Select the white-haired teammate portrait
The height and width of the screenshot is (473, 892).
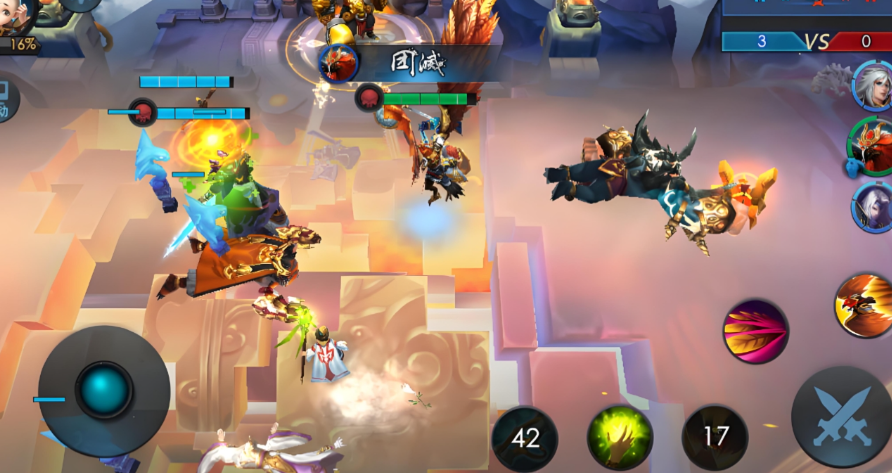coord(871,84)
